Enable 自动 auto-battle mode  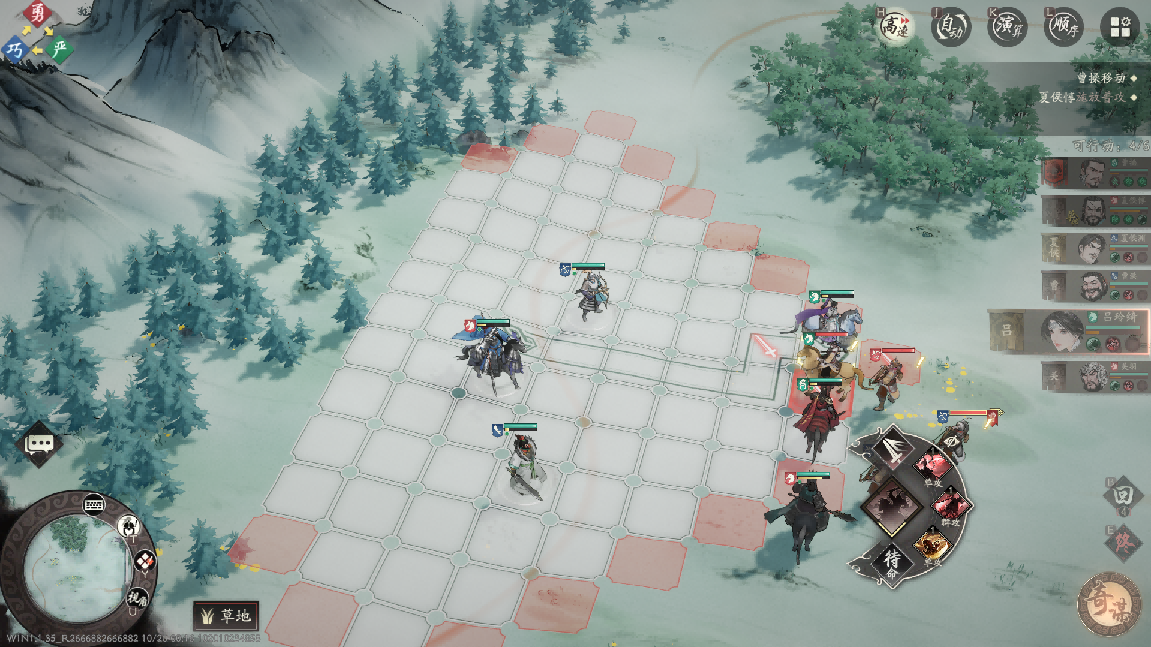click(951, 27)
